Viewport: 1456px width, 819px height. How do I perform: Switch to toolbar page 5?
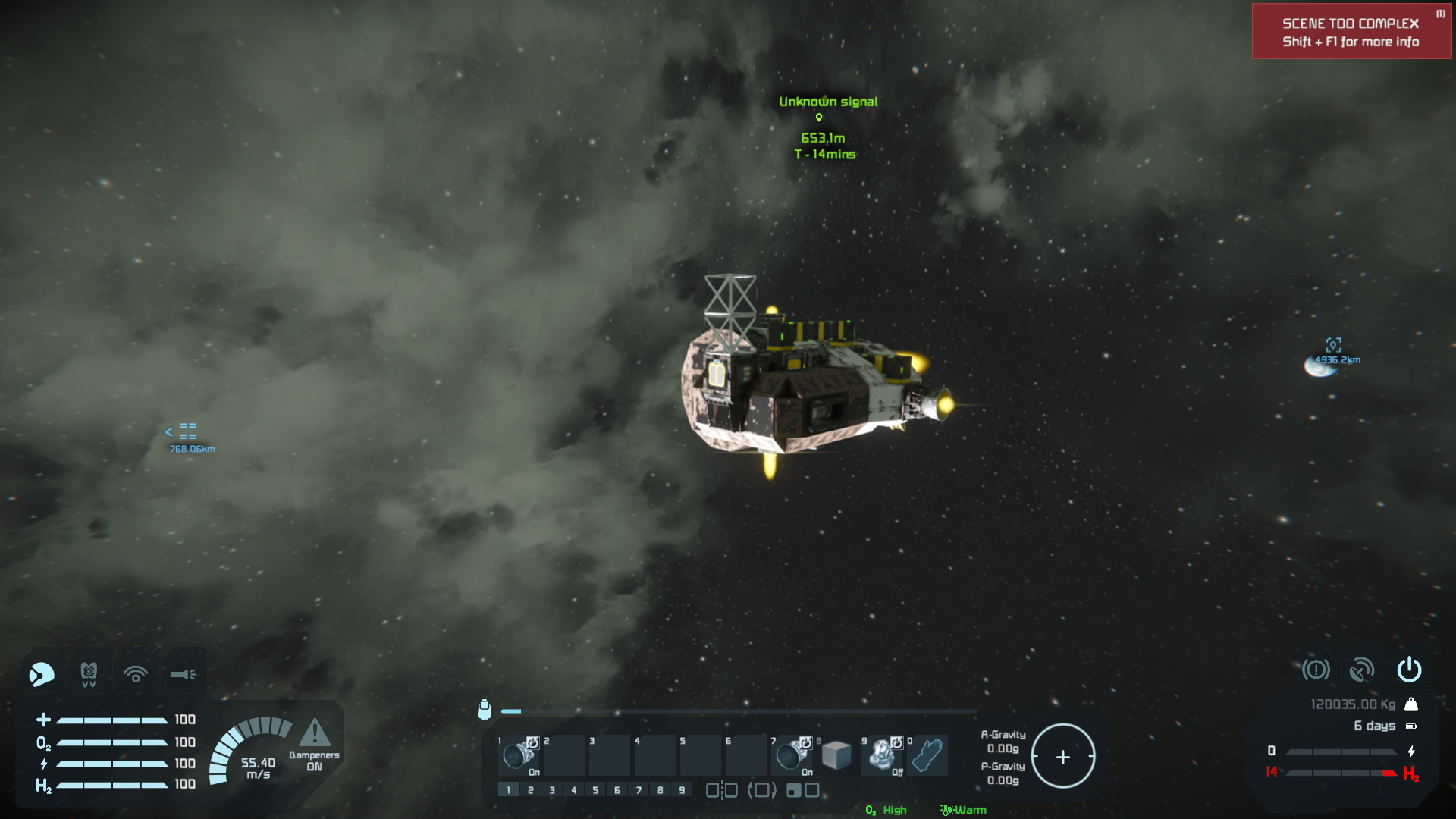[595, 790]
